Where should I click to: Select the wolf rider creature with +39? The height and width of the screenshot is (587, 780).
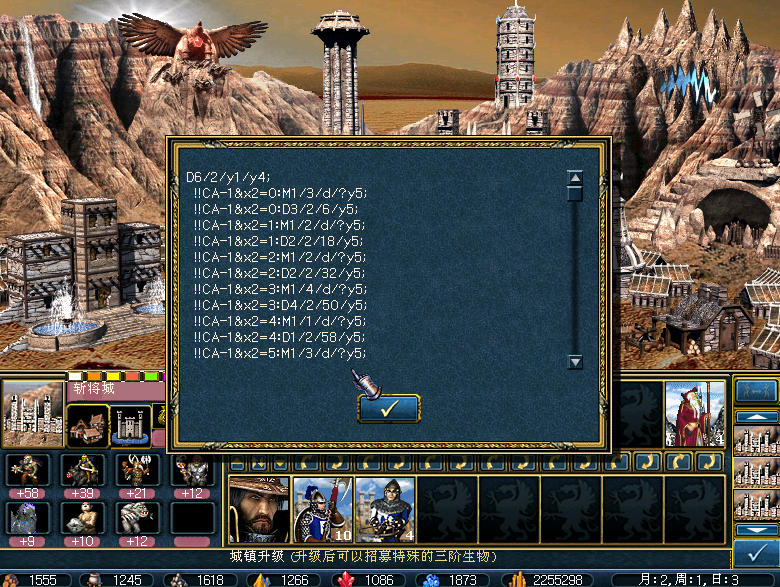click(81, 470)
